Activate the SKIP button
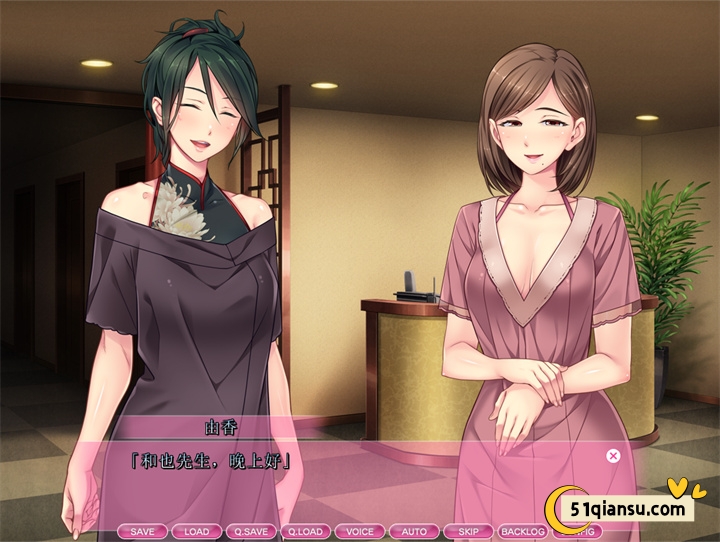Viewport: 720px width, 542px height. 467,531
